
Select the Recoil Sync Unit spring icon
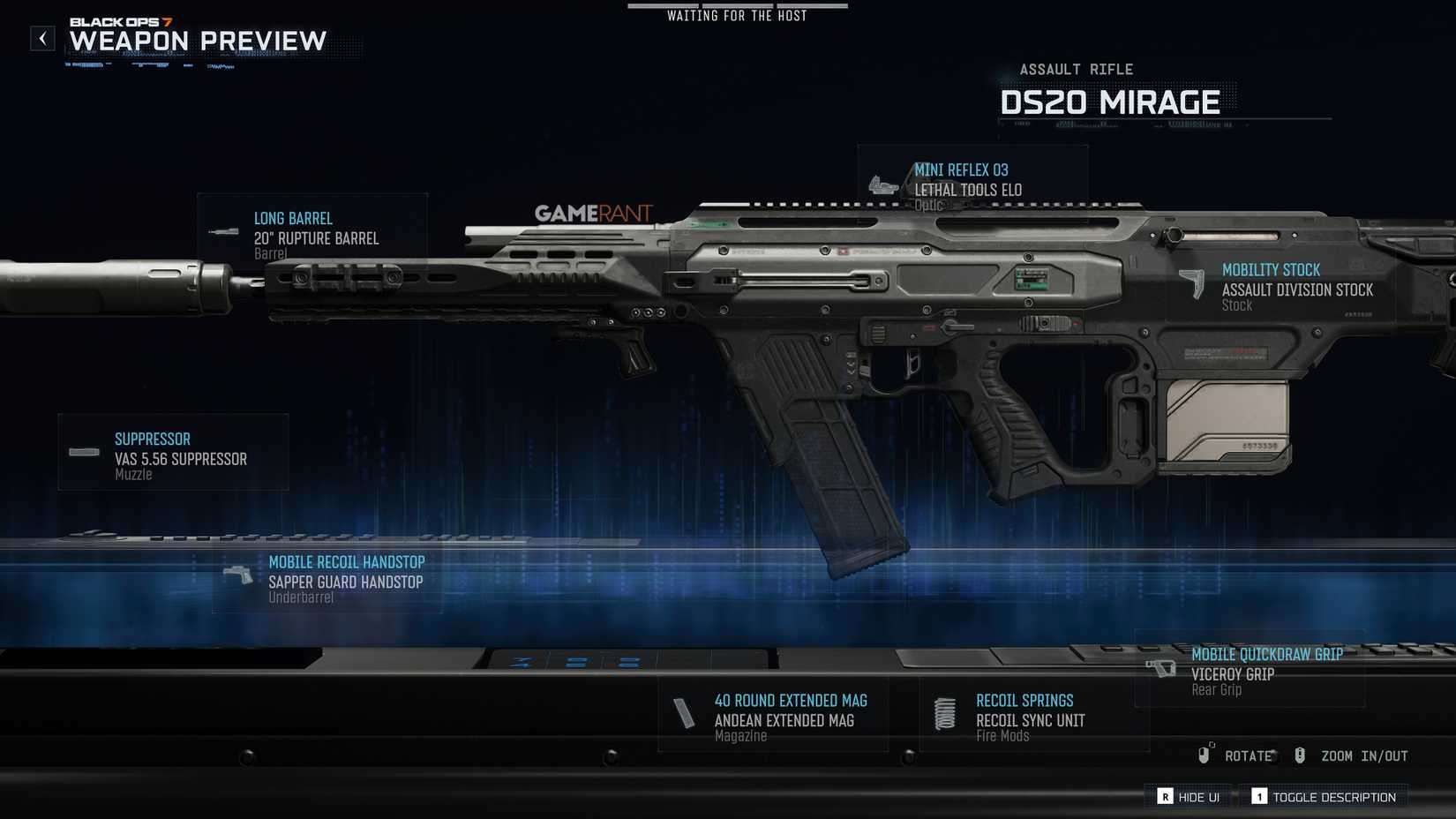[945, 713]
